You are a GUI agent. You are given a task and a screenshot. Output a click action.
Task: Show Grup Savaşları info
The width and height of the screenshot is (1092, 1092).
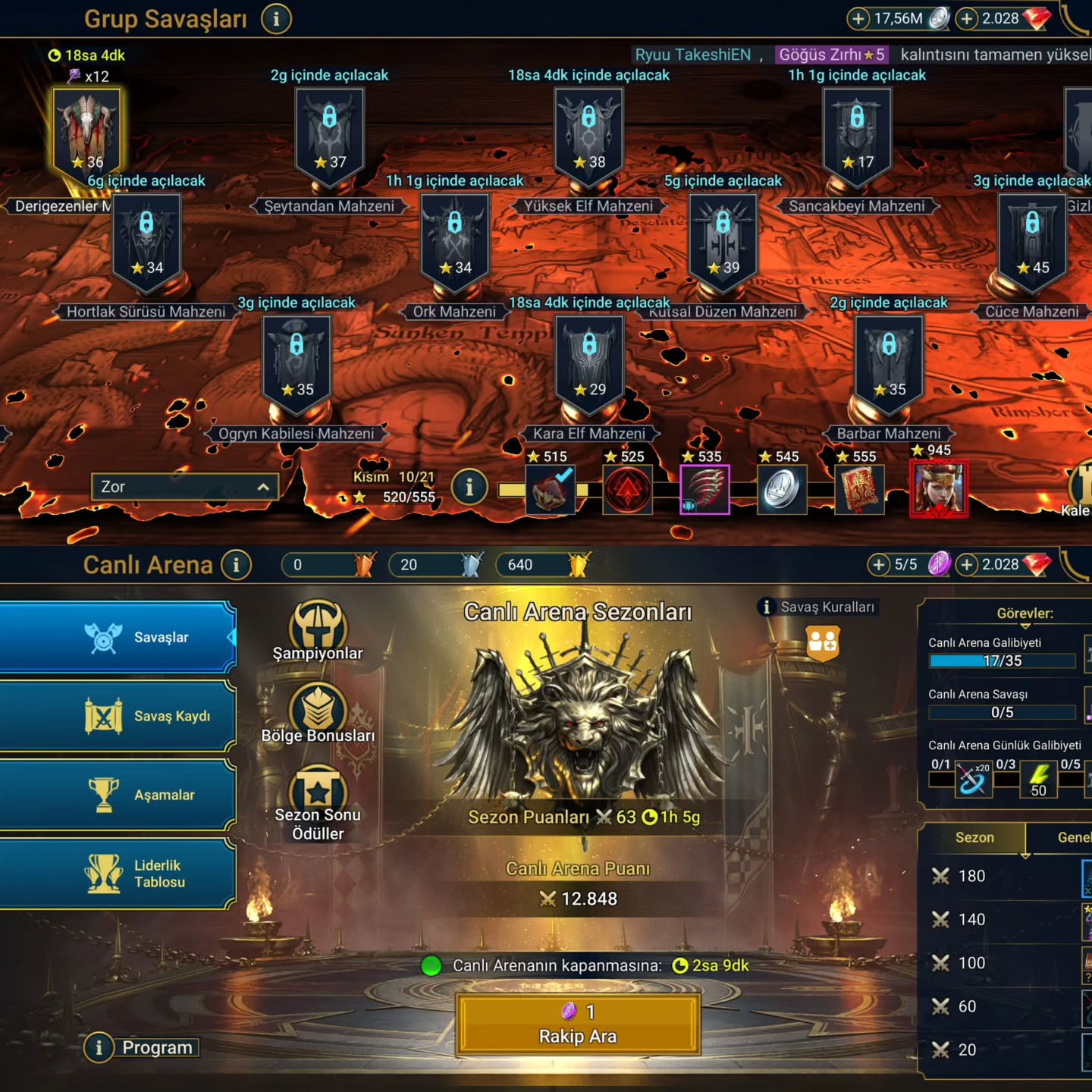click(276, 19)
